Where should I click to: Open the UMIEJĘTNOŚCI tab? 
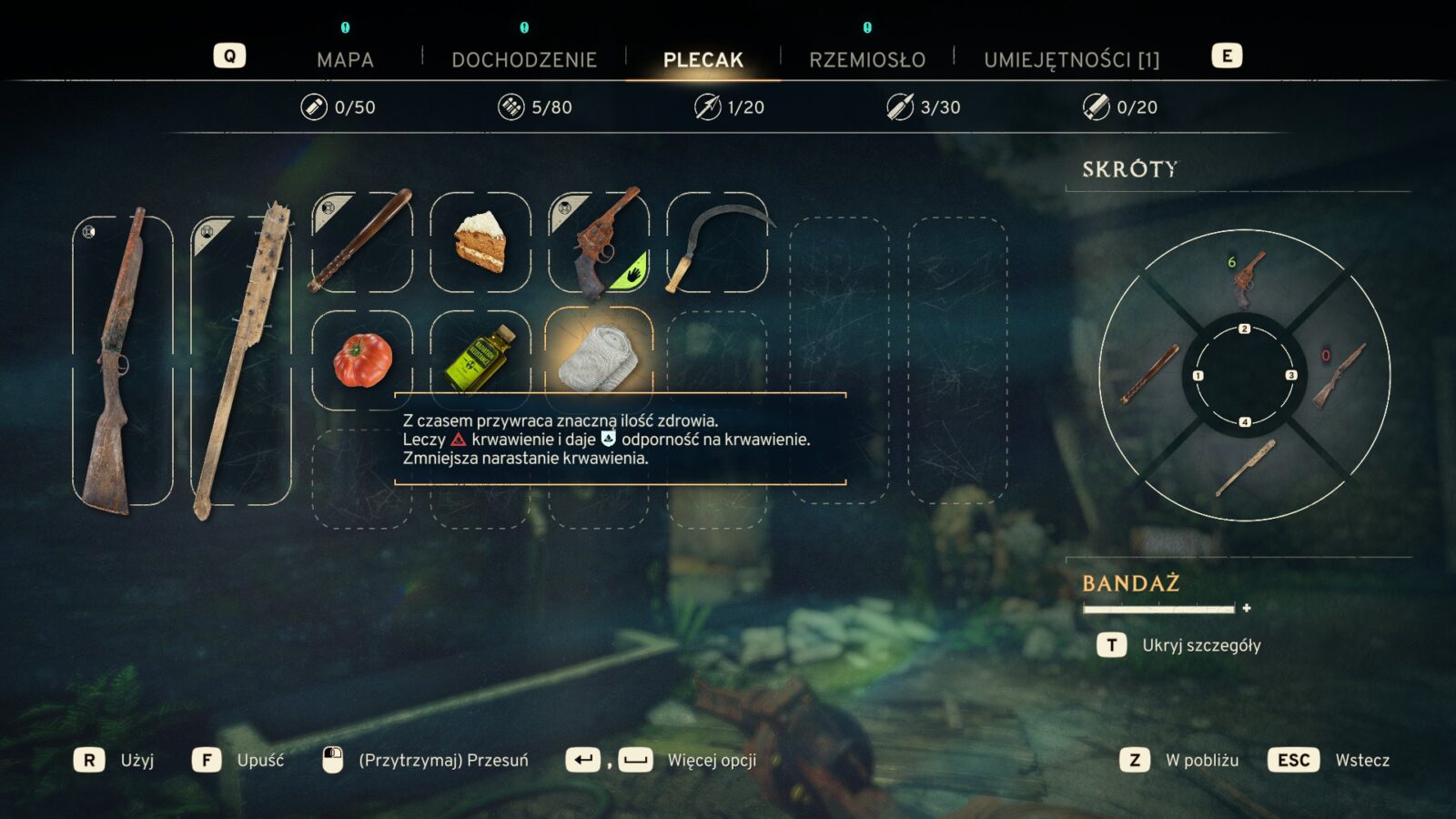click(x=1071, y=60)
